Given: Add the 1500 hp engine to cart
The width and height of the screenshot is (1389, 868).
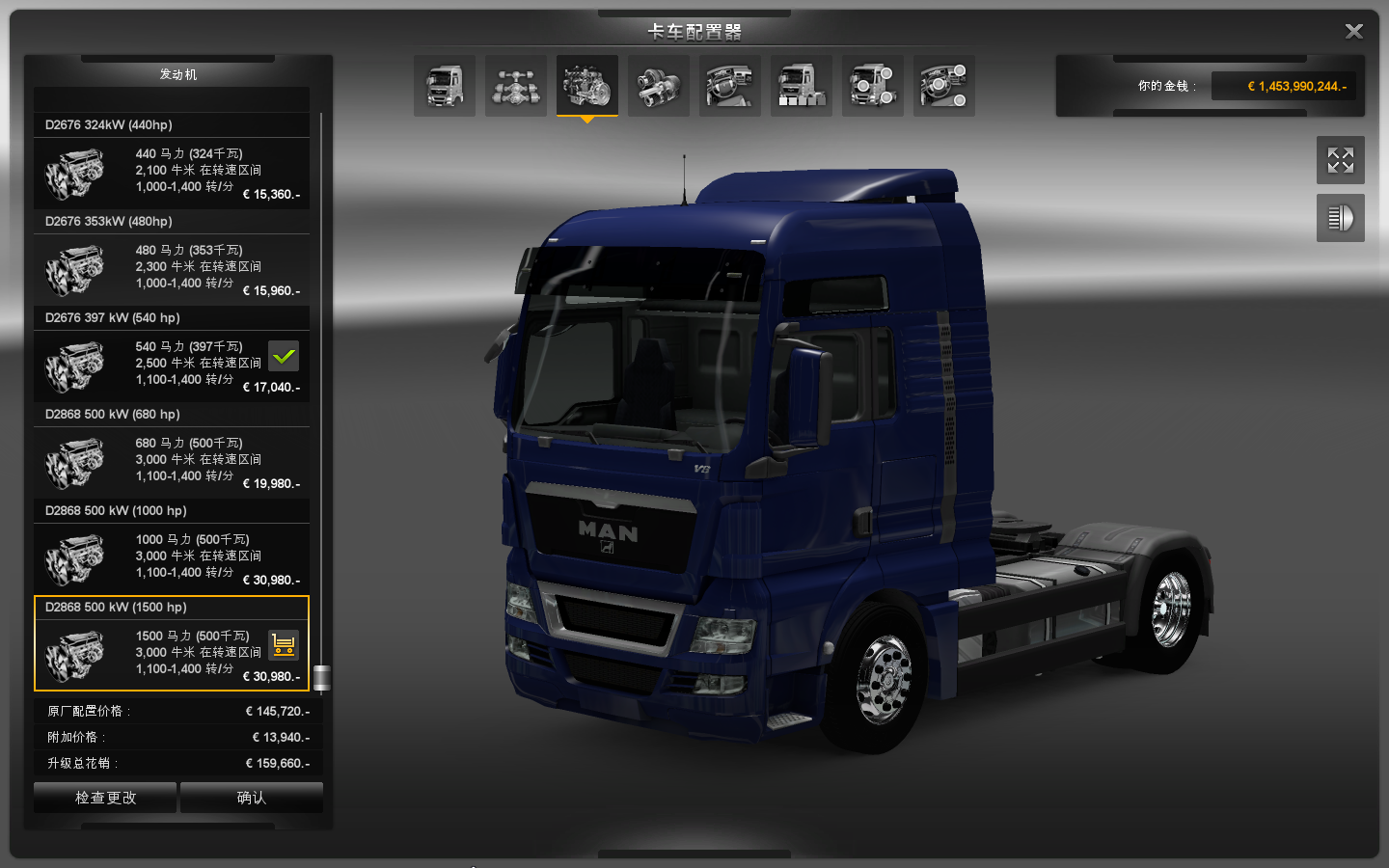Looking at the screenshot, I should 284,644.
